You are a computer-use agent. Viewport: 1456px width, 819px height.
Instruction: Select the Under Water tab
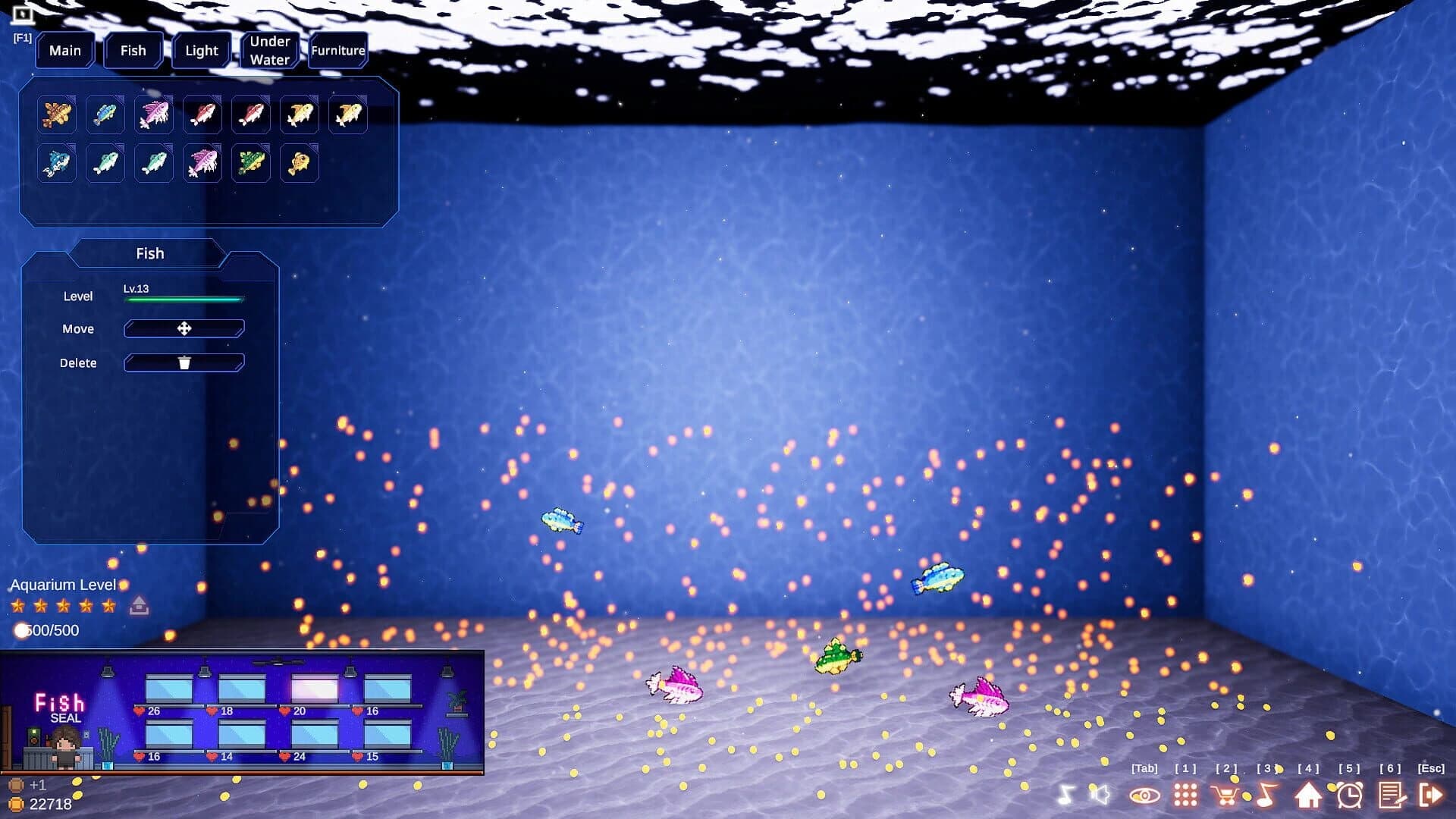pos(269,49)
